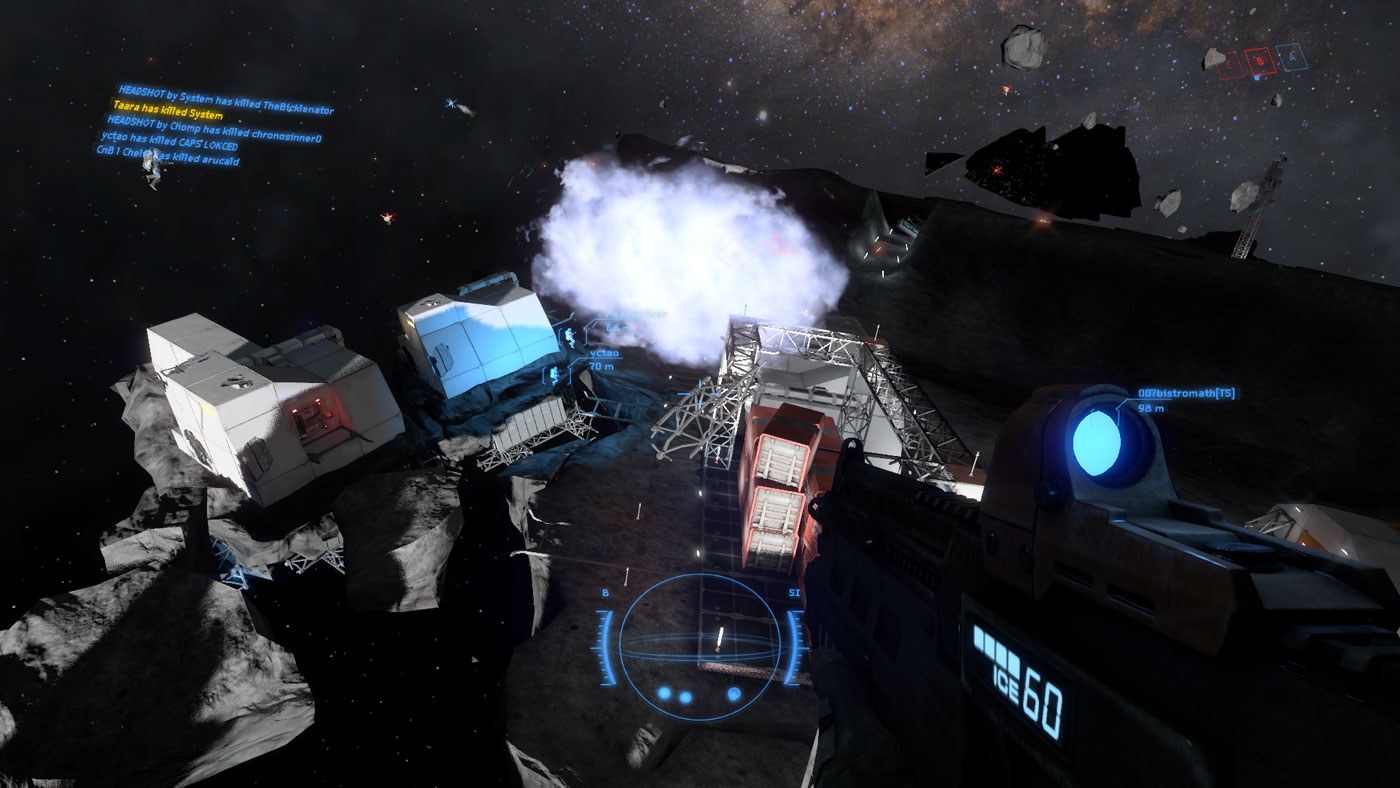The image size is (1400, 788).
Task: Select capture point B indicator
Action: click(1262, 61)
